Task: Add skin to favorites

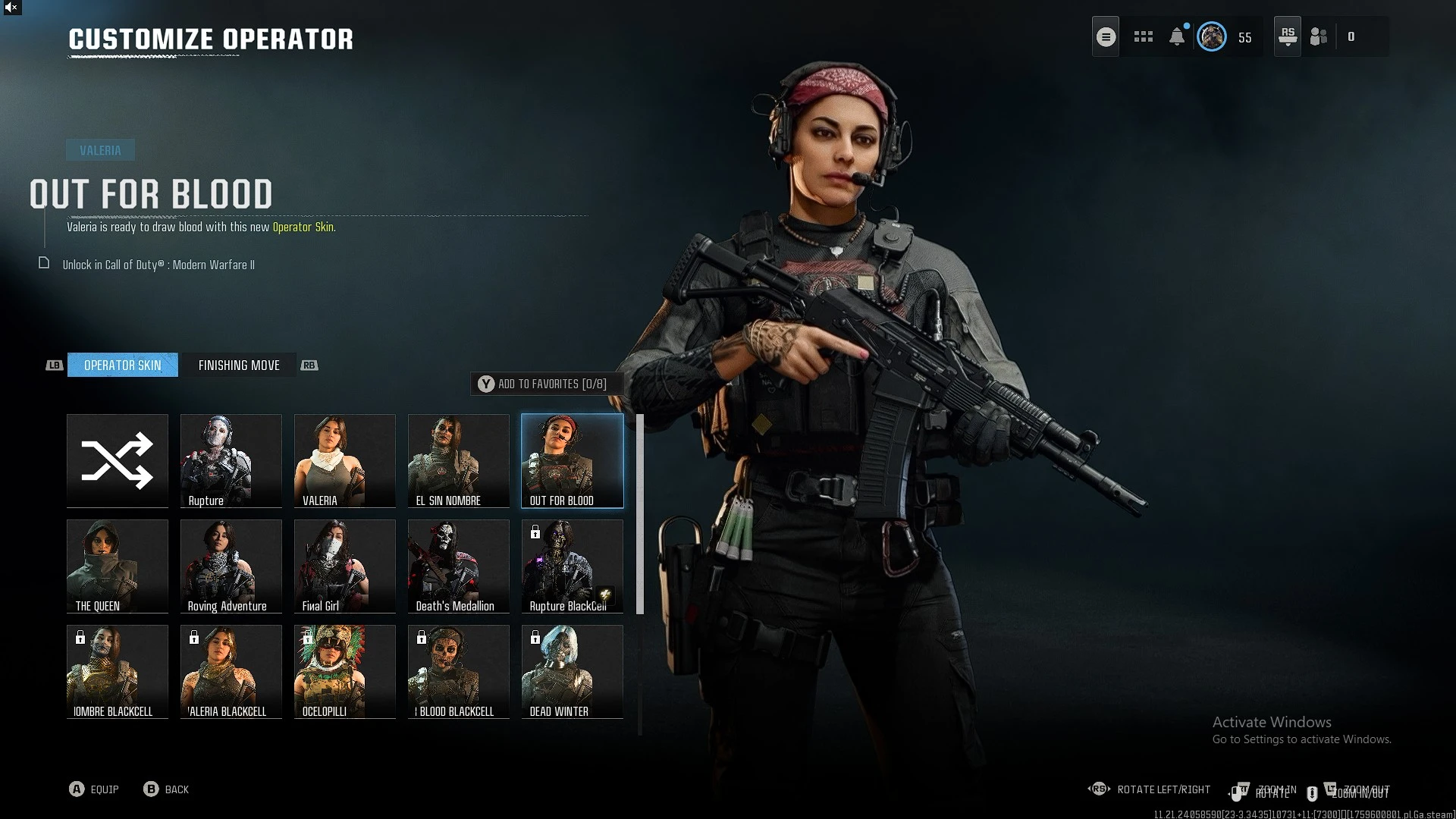Action: 543,384
